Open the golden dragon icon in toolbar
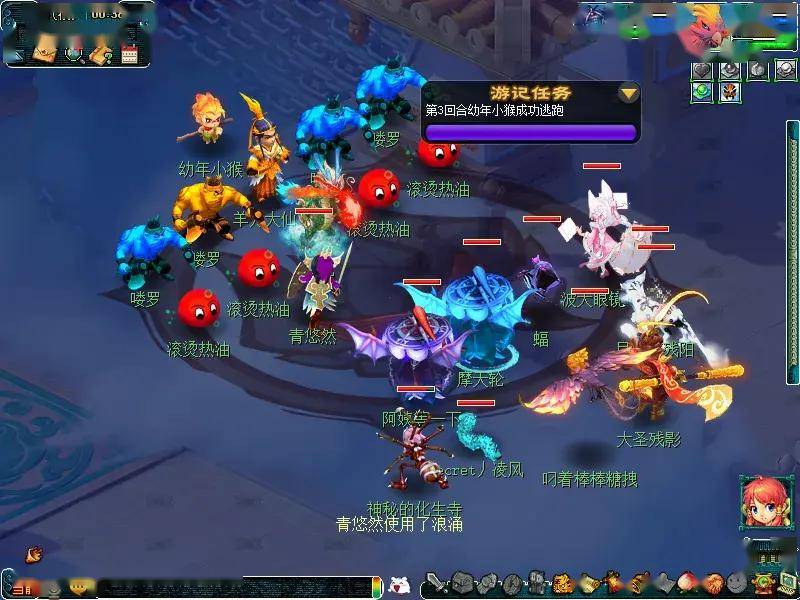 pos(562,582)
